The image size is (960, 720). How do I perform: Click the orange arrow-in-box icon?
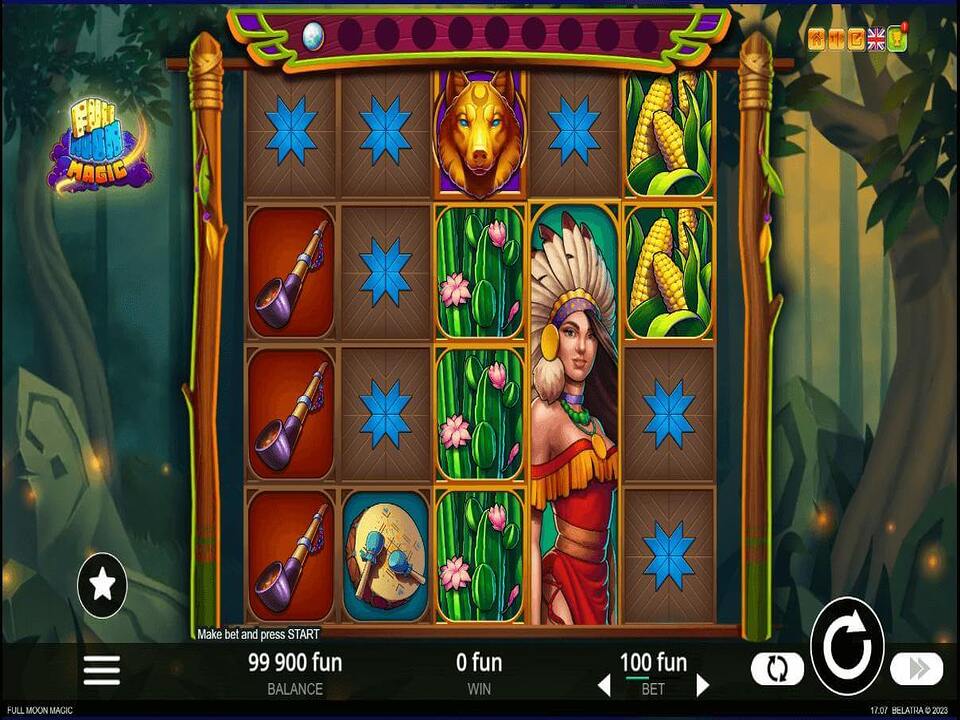pyautogui.click(x=856, y=39)
